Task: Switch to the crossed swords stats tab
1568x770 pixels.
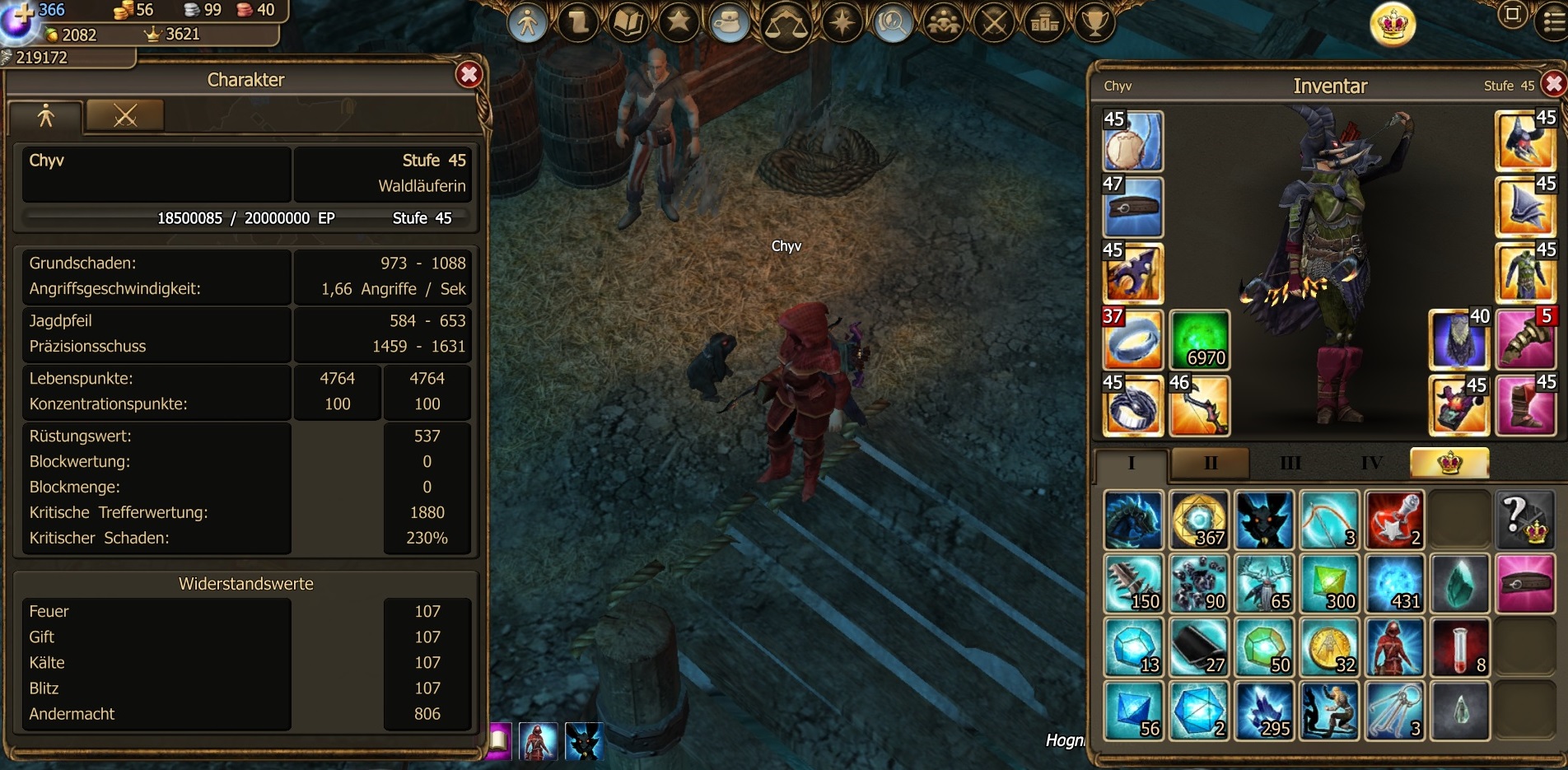Action: [x=125, y=116]
